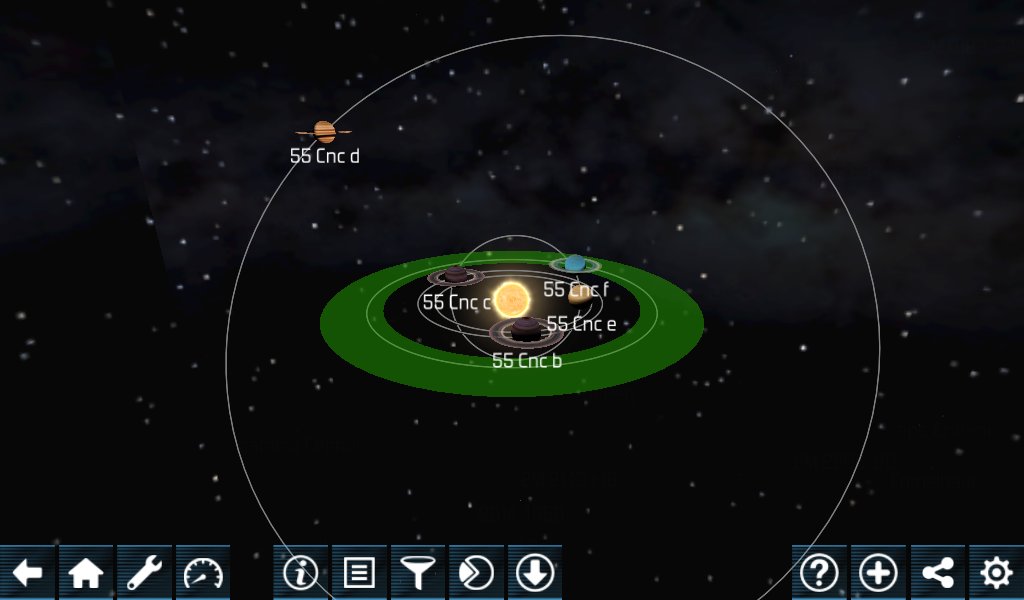Return to the home screen
The width and height of the screenshot is (1024, 600).
pos(86,573)
